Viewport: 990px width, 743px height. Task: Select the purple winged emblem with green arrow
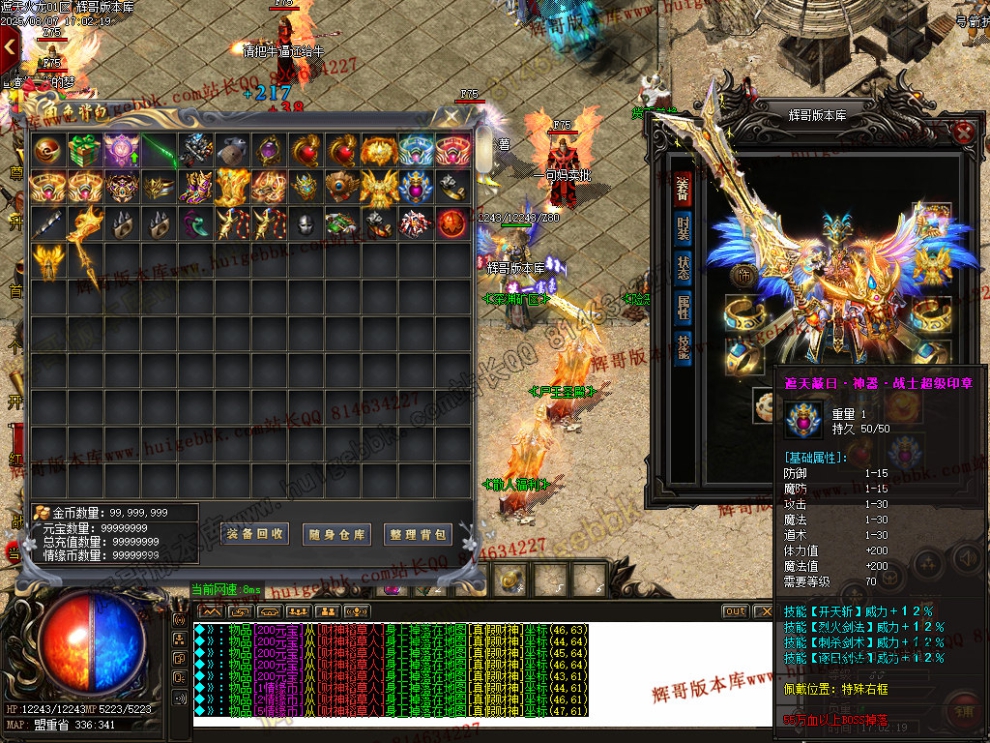pyautogui.click(x=121, y=151)
